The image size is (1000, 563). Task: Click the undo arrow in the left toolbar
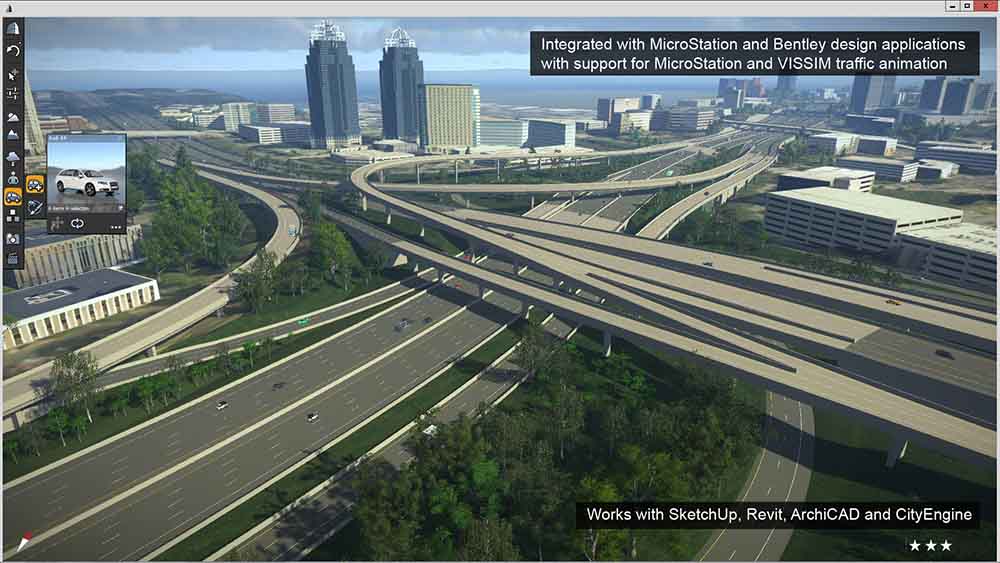(13, 50)
